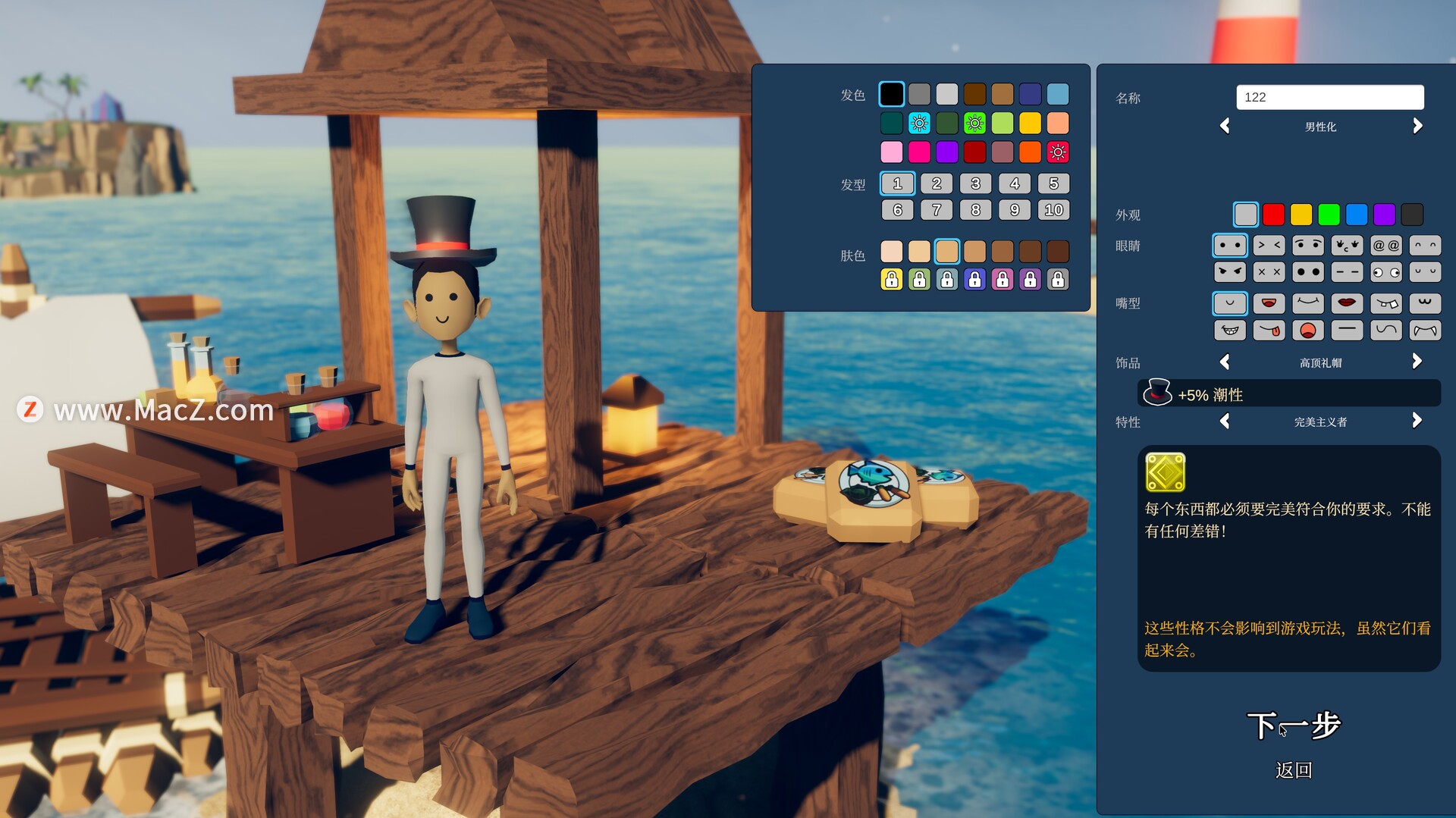Edit the character name field showing 122

pyautogui.click(x=1329, y=97)
